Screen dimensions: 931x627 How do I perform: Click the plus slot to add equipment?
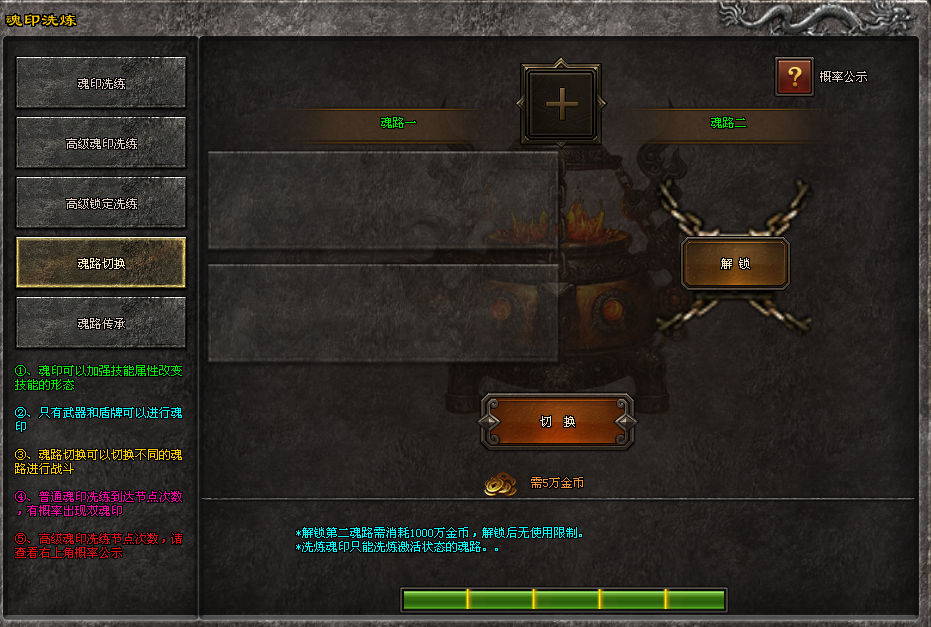point(561,103)
